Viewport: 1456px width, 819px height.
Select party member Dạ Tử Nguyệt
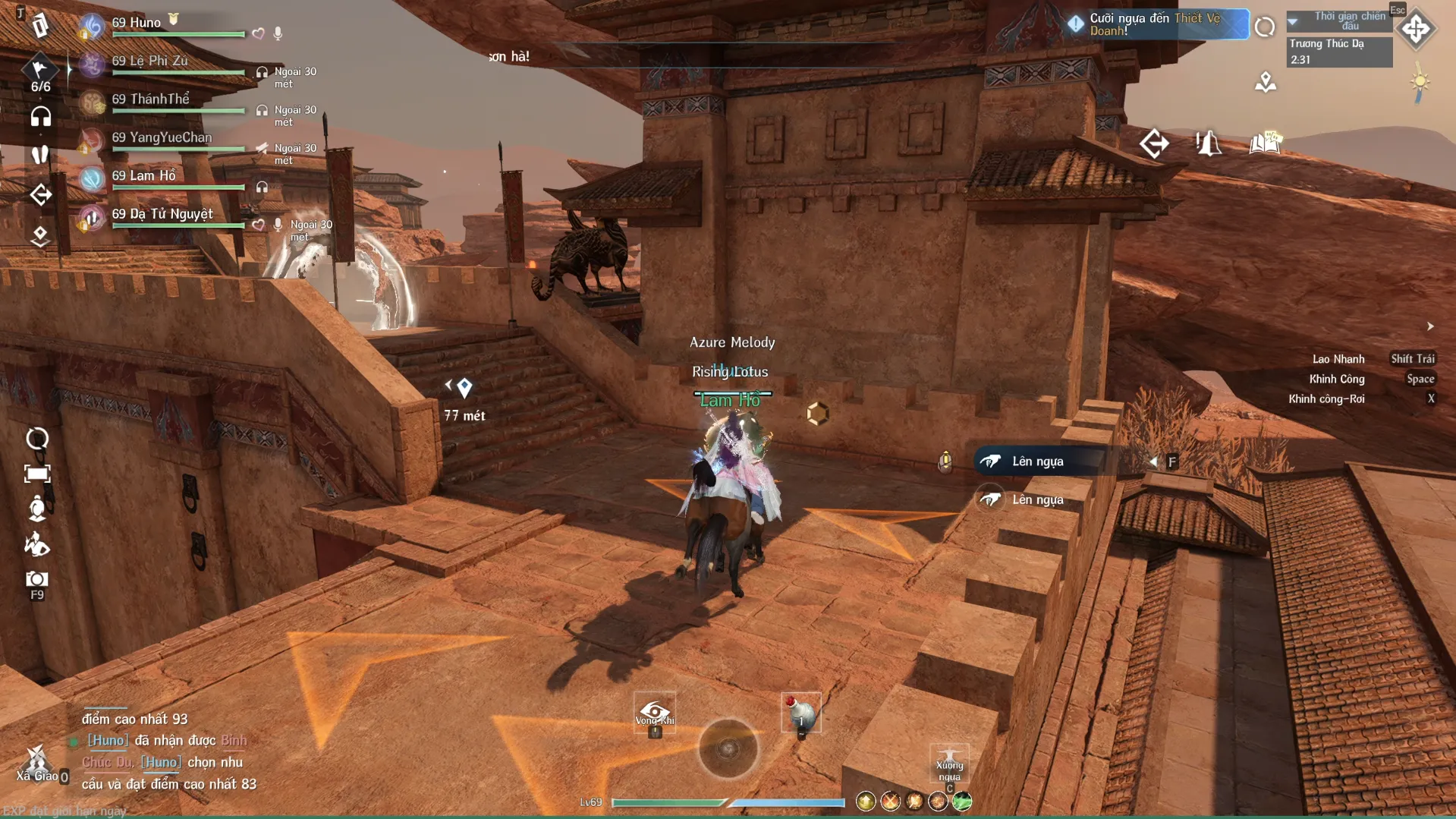(x=162, y=215)
